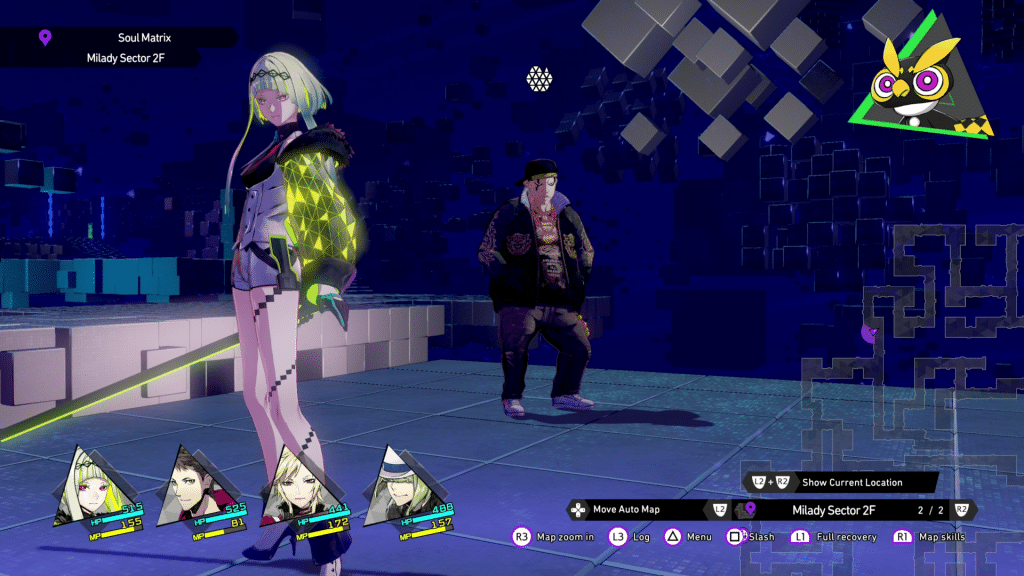This screenshot has width=1024, height=576.
Task: Use Full recovery
Action: [x=844, y=537]
